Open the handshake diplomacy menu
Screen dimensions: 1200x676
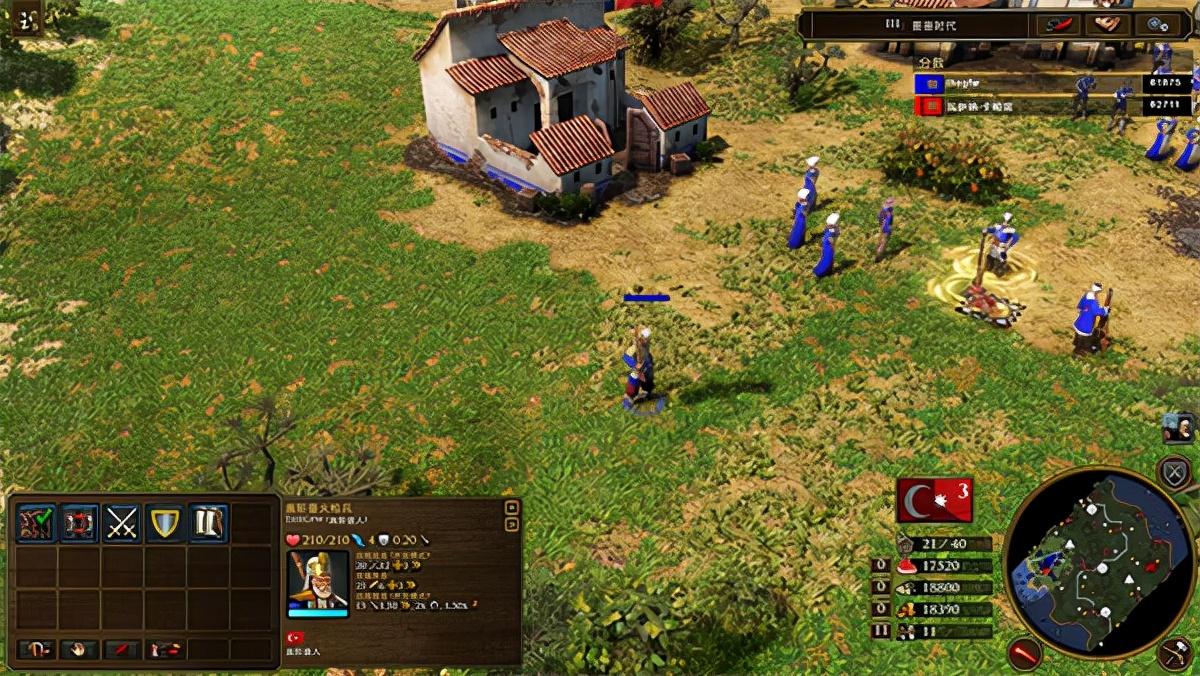pyautogui.click(x=1108, y=24)
